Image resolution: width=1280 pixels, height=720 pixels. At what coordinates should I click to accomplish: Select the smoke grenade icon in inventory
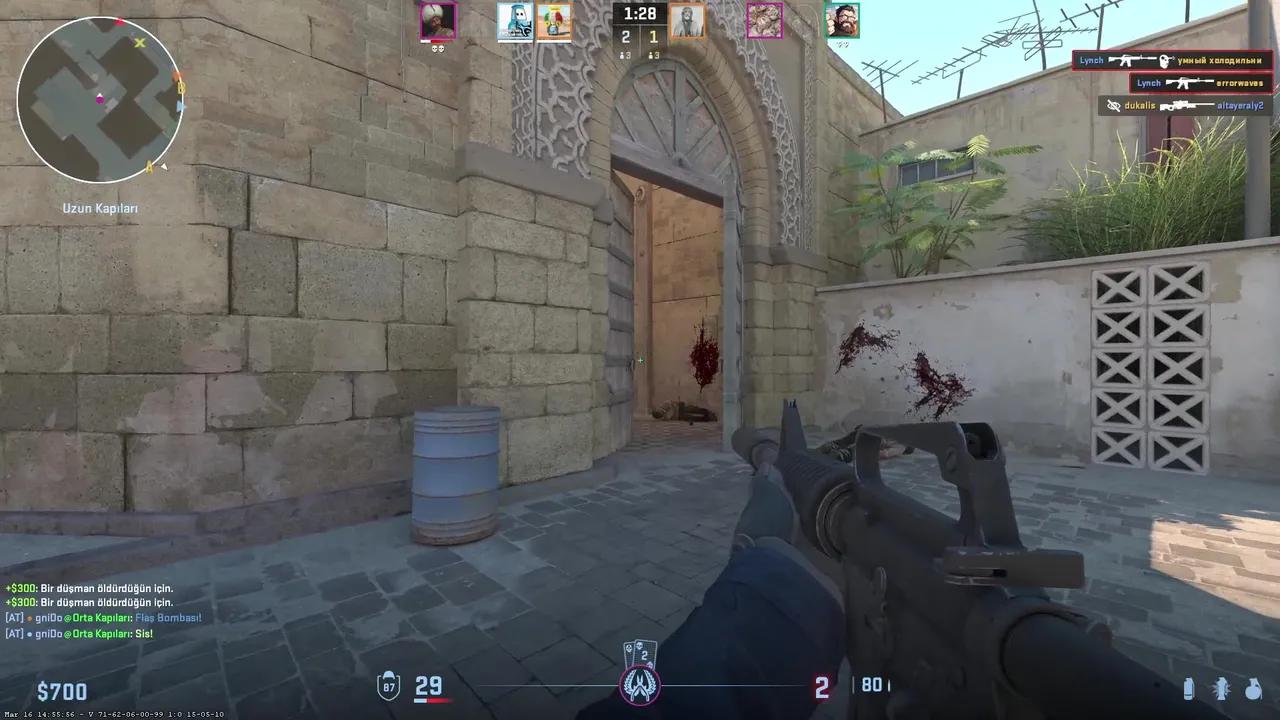1190,687
